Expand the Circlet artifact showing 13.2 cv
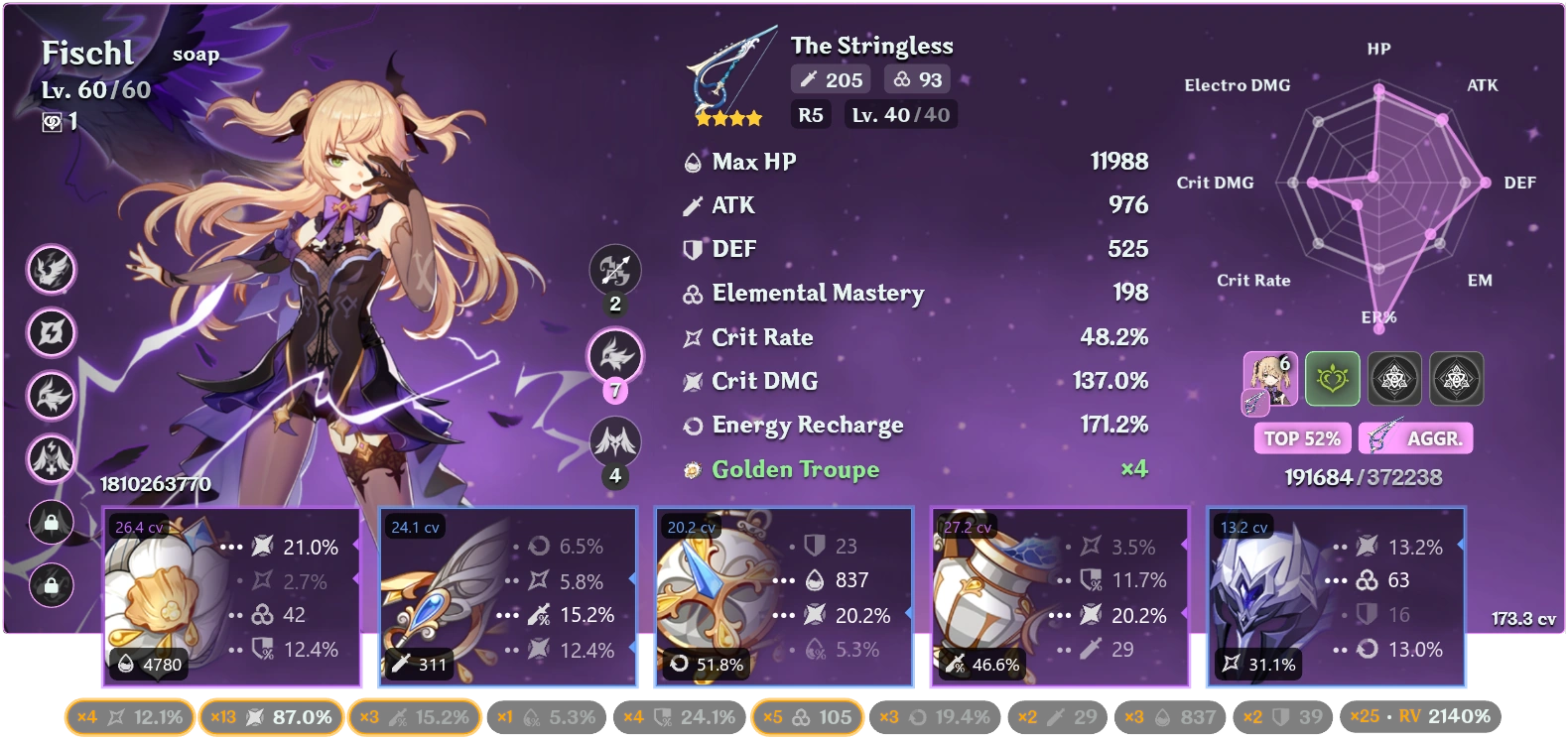Image resolution: width=1568 pixels, height=741 pixels. pyautogui.click(x=1337, y=595)
